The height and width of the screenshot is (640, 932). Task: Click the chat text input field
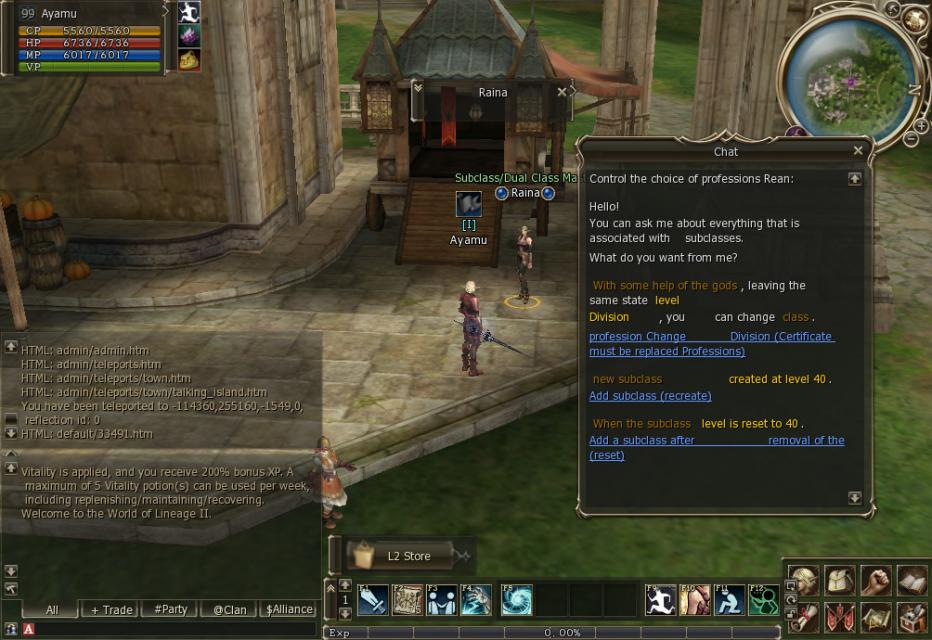coord(170,629)
